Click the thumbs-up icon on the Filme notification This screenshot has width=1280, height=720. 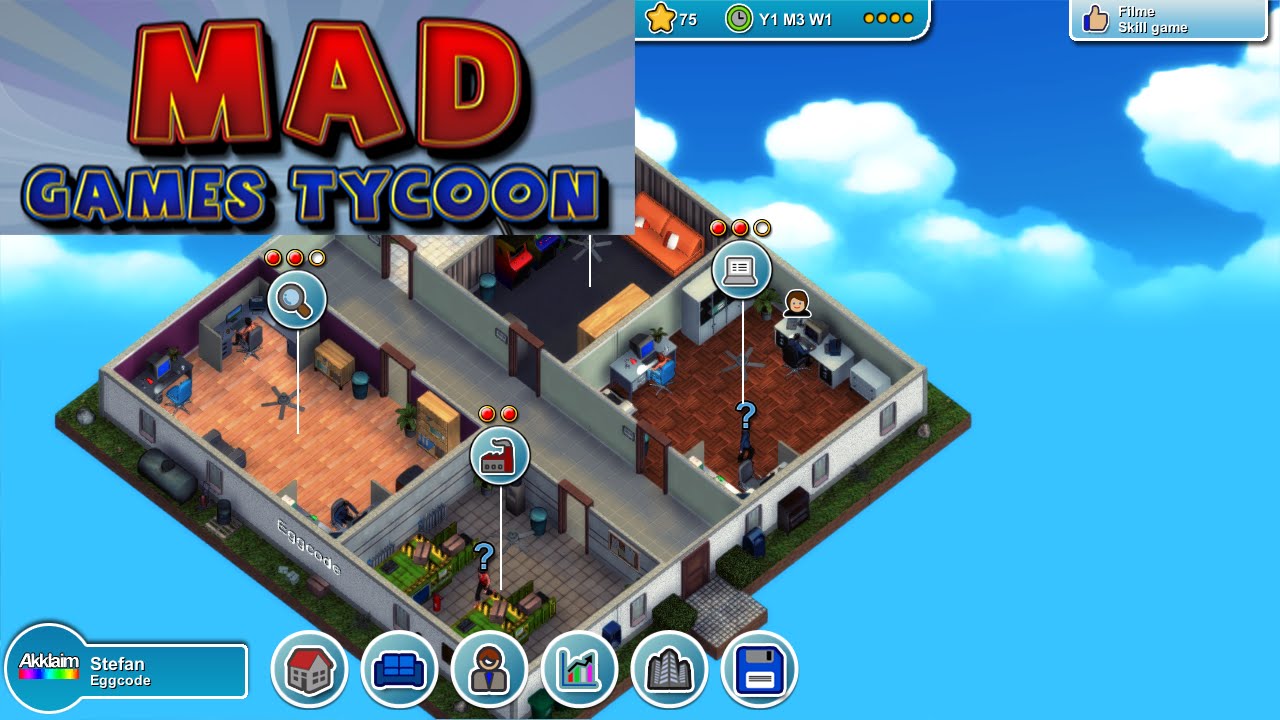click(x=1094, y=18)
